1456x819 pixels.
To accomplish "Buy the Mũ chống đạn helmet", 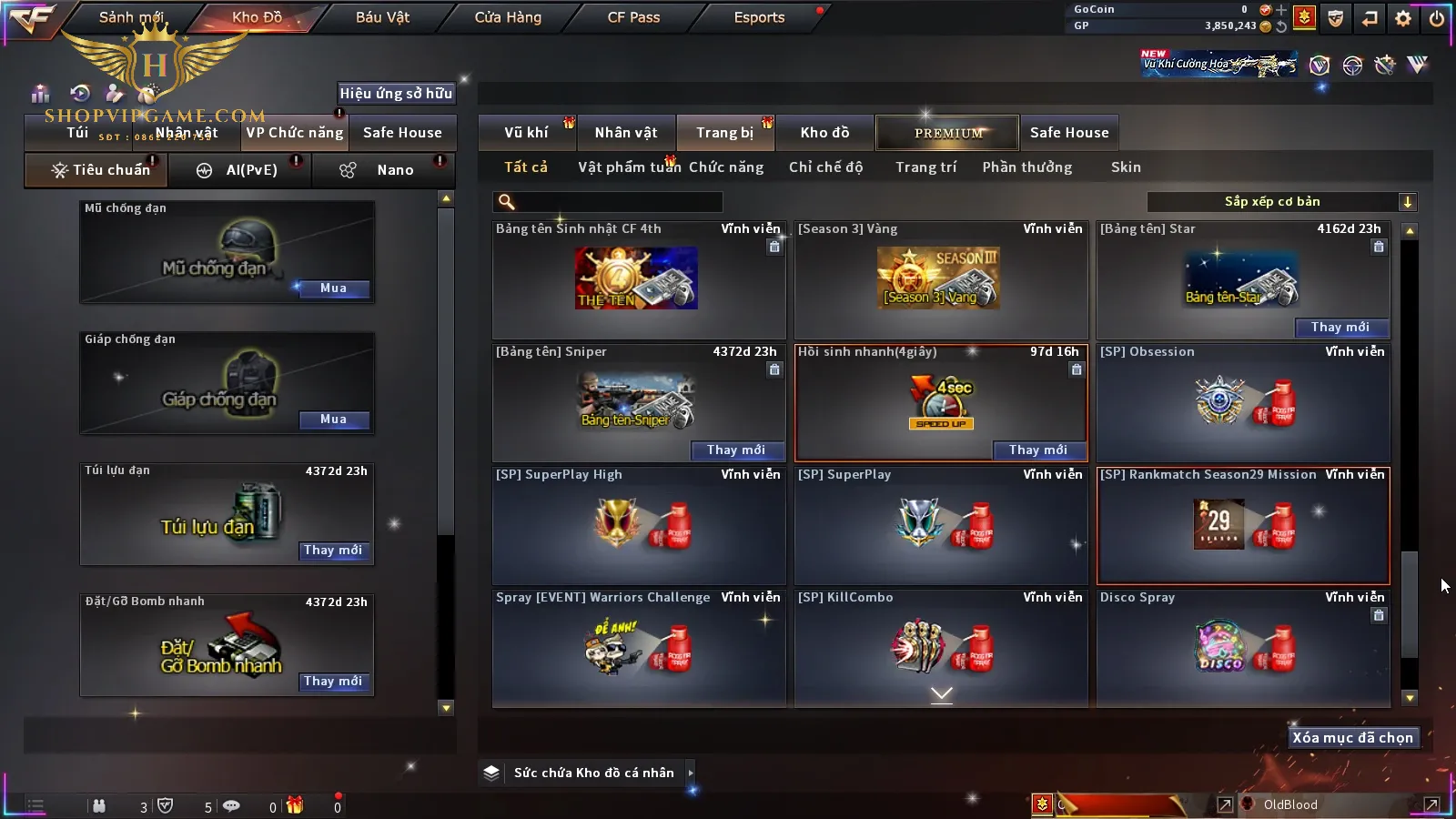I will point(333,288).
